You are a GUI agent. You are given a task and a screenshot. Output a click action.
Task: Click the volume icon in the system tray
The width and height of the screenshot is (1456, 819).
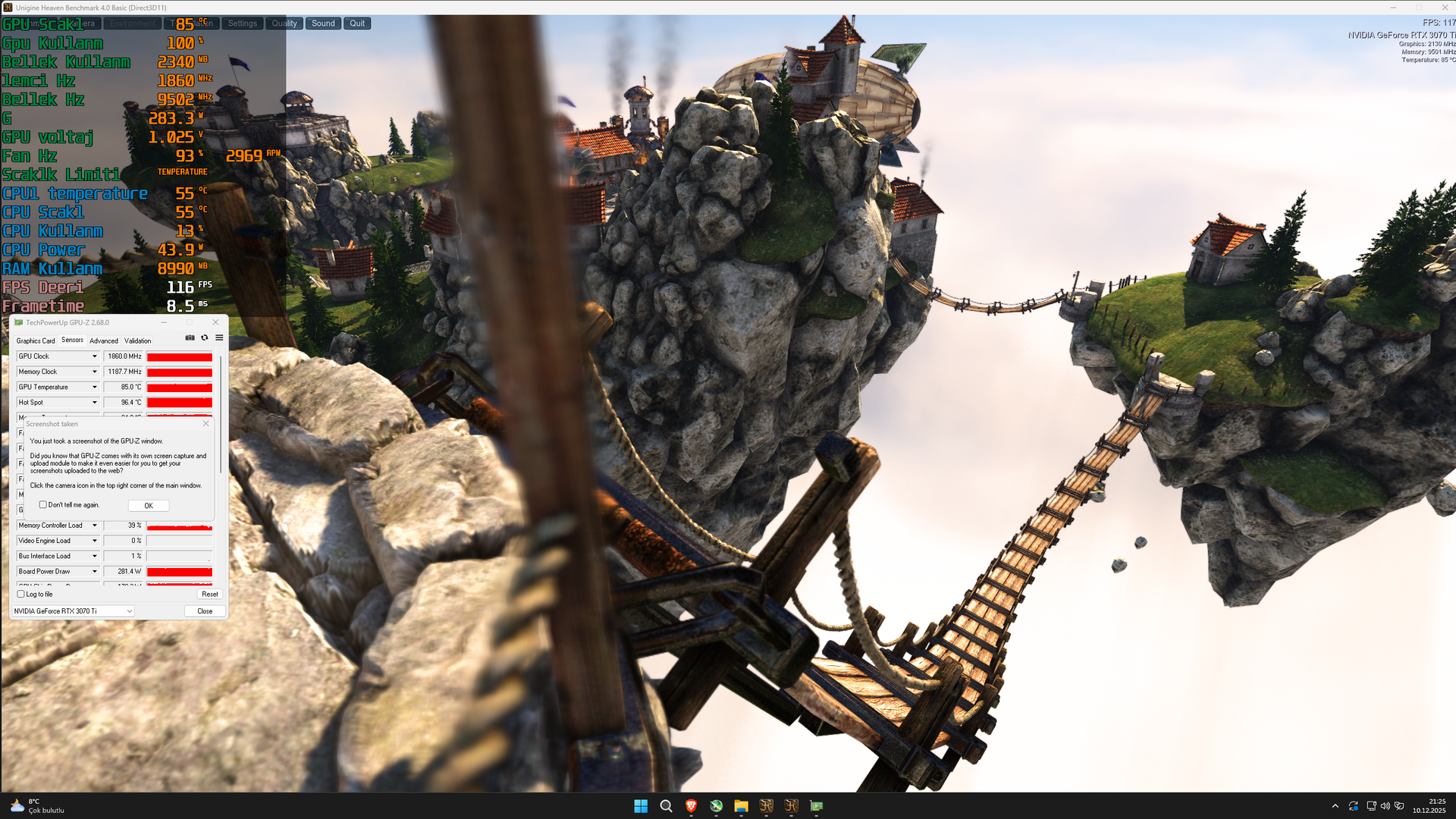point(1385,806)
